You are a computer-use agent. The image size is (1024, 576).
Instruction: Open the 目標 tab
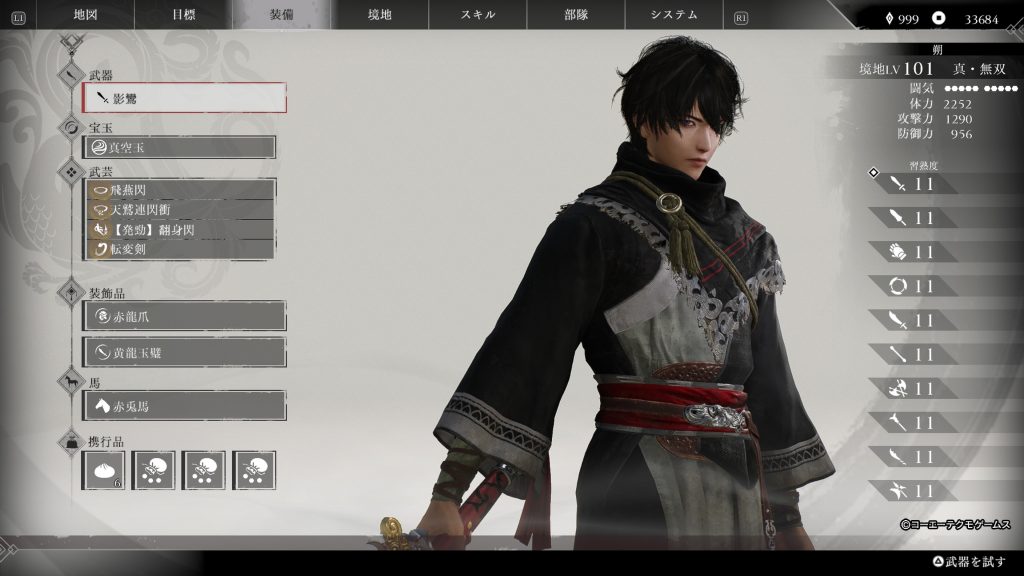pyautogui.click(x=184, y=15)
